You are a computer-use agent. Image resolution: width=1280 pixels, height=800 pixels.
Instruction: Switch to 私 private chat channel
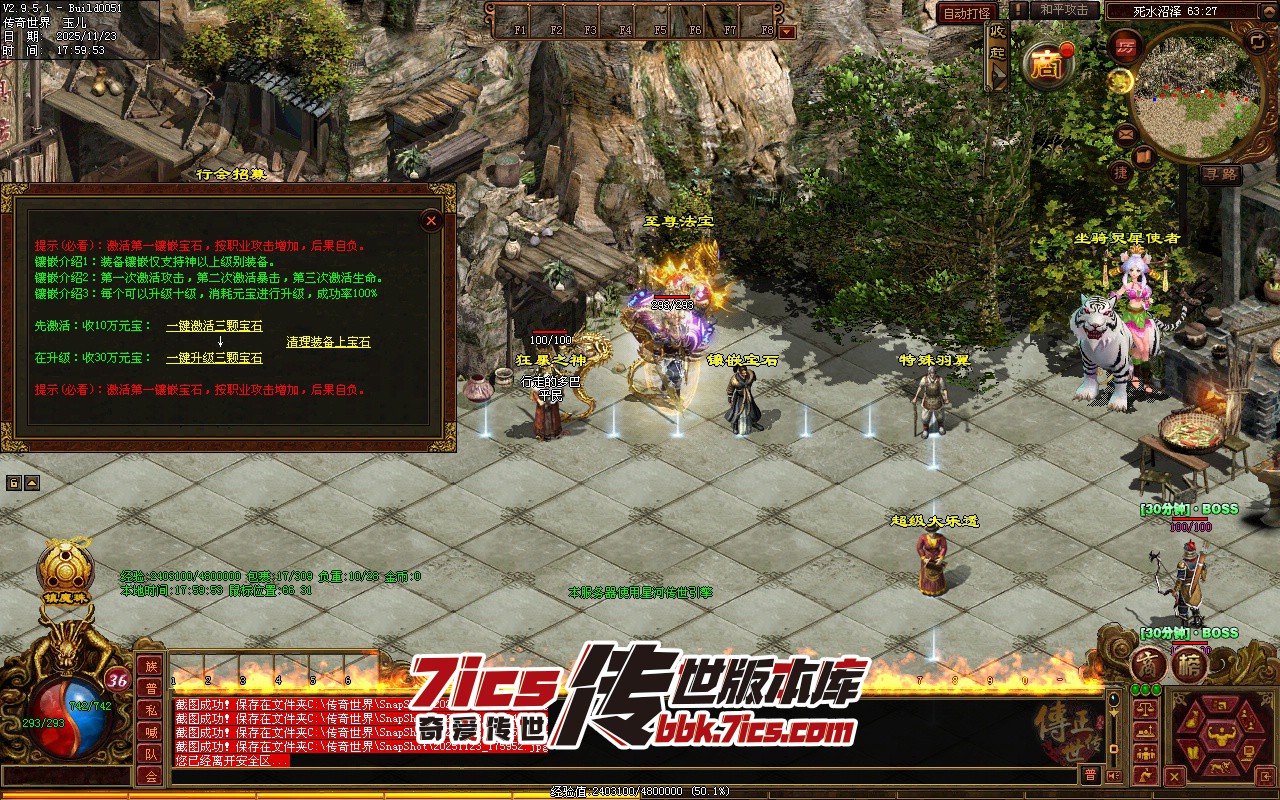[x=151, y=710]
